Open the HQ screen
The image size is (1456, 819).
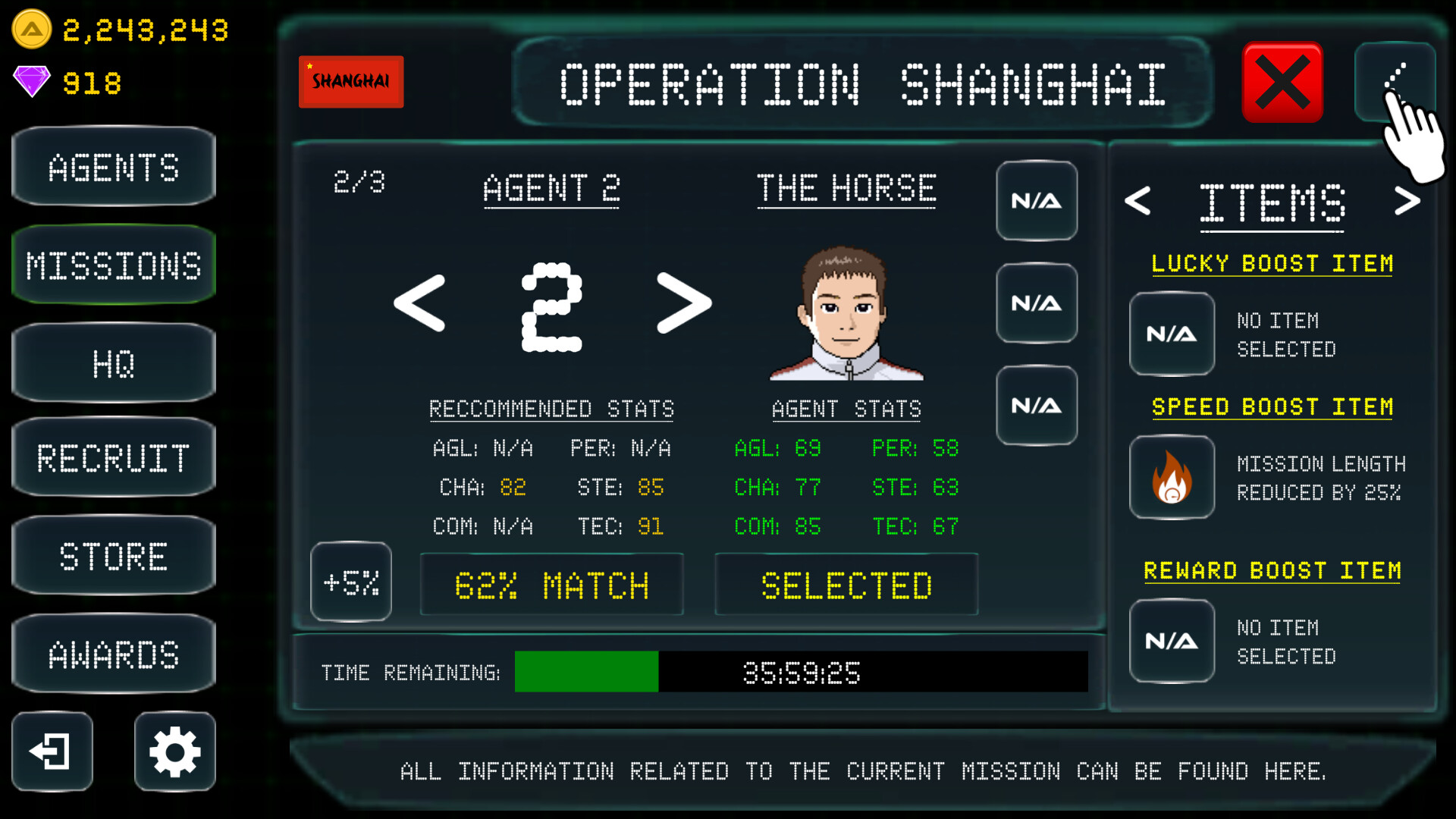click(x=114, y=364)
